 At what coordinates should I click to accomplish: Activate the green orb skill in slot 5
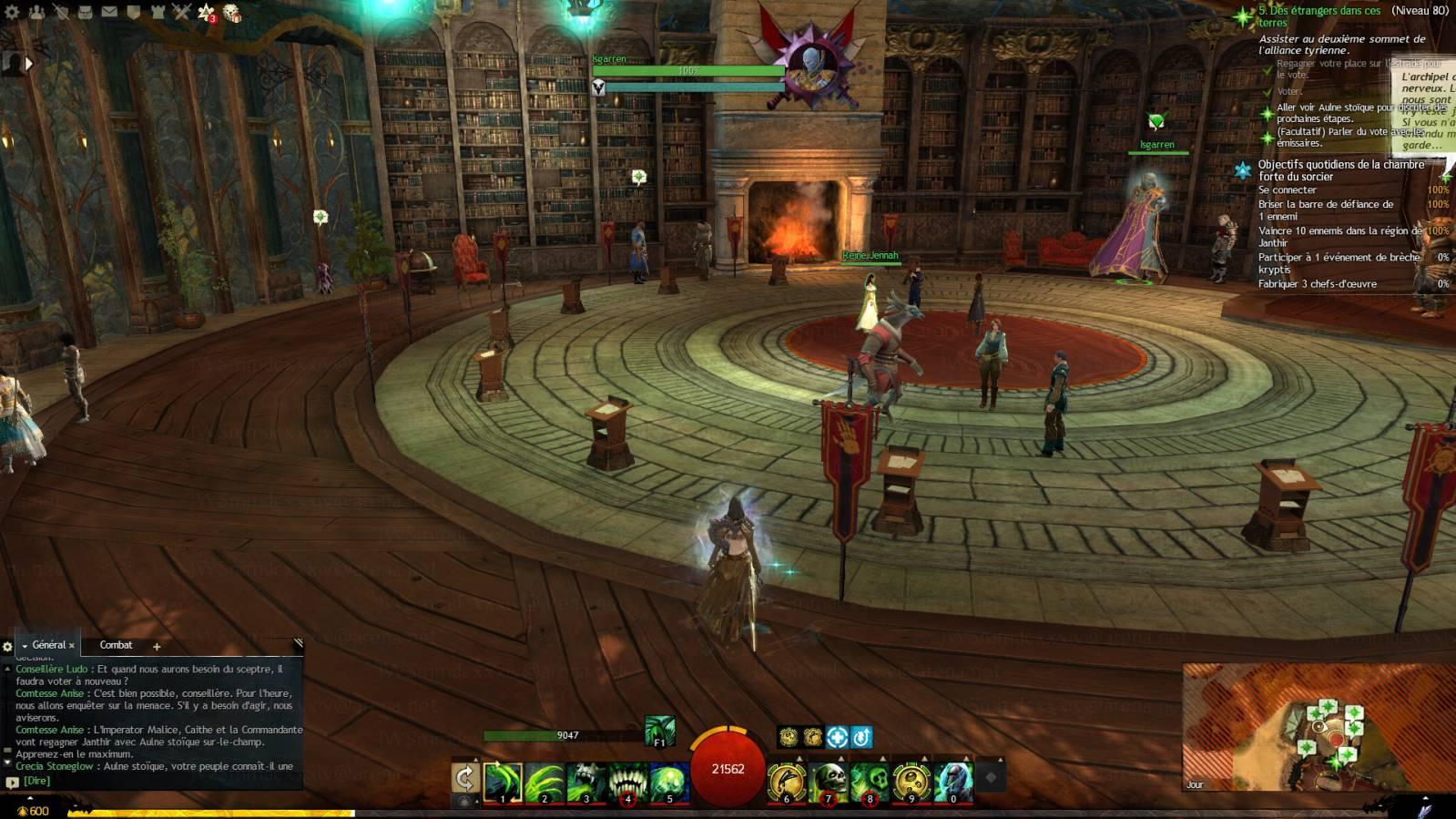(x=669, y=783)
